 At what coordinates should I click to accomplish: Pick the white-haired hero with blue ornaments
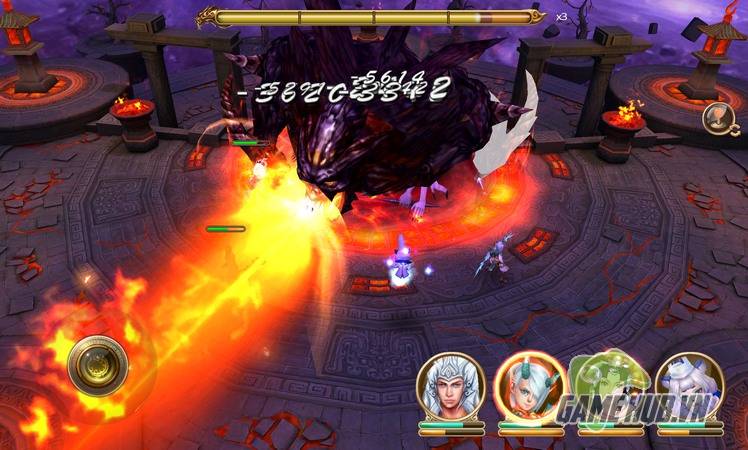[688, 387]
